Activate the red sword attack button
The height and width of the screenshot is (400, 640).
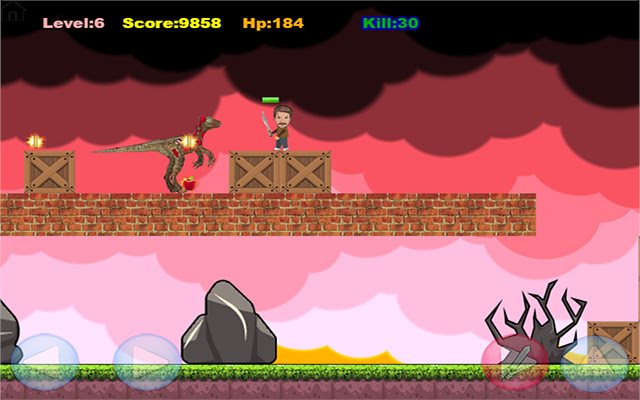click(514, 361)
